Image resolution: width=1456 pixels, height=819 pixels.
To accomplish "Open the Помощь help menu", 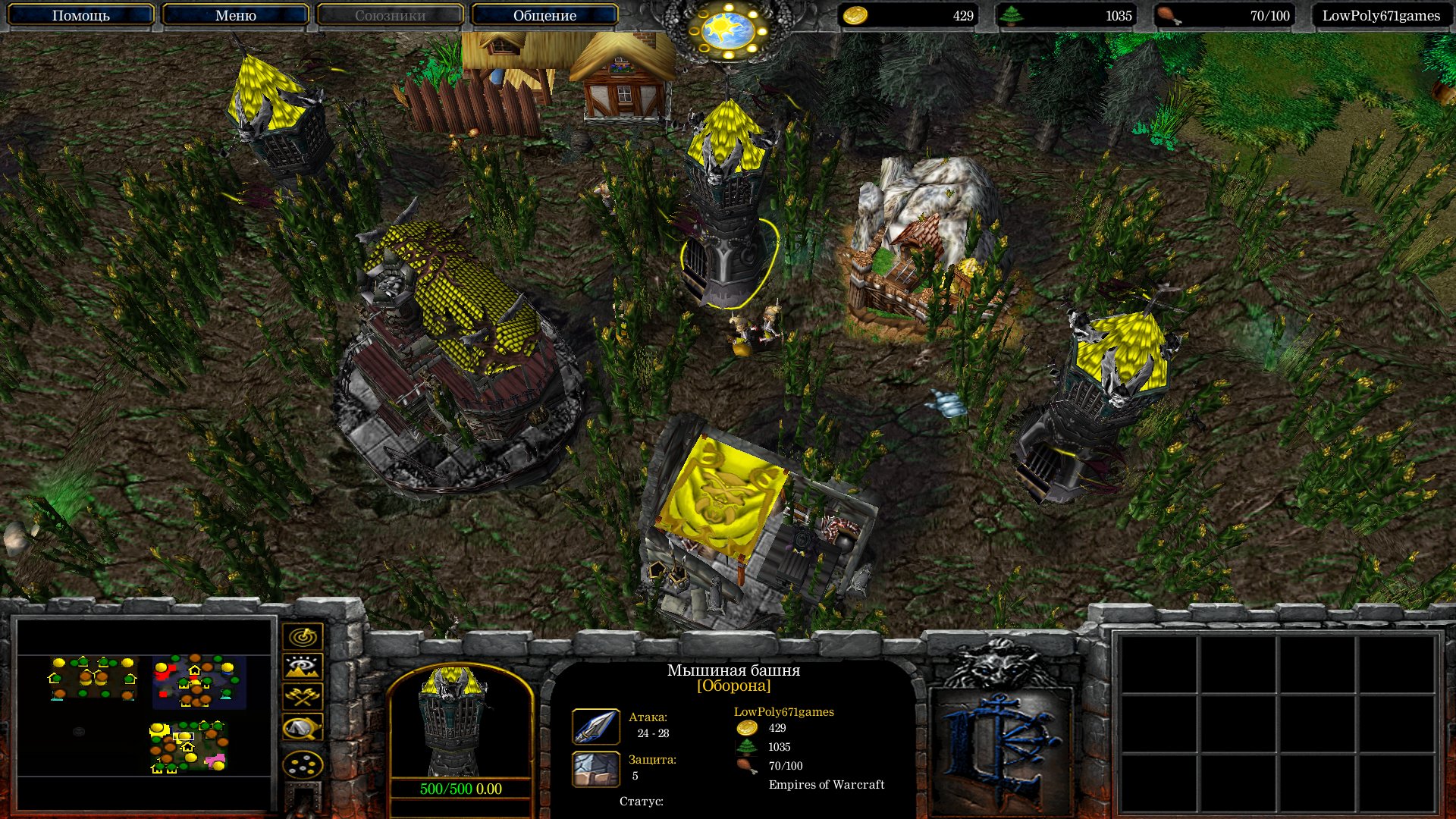I will 80,15.
